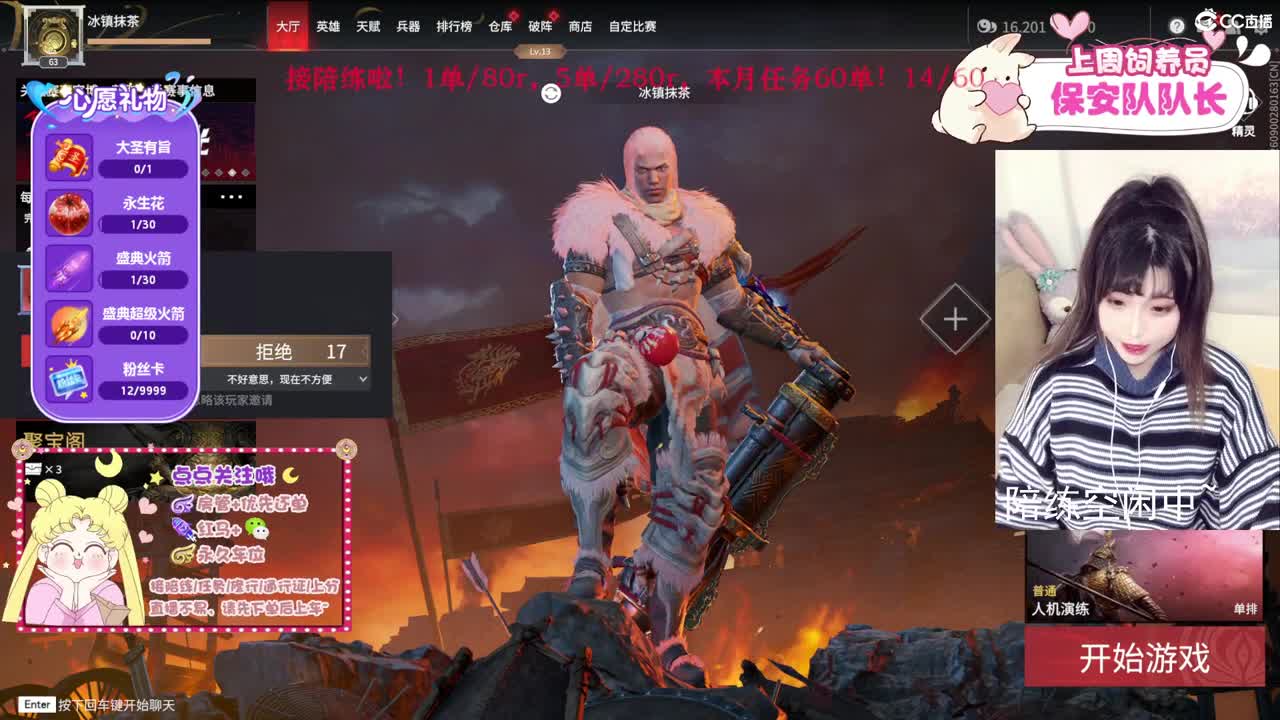The width and height of the screenshot is (1280, 720).
Task: Open the 盛典超级火箭 gift icon
Action: (68, 322)
